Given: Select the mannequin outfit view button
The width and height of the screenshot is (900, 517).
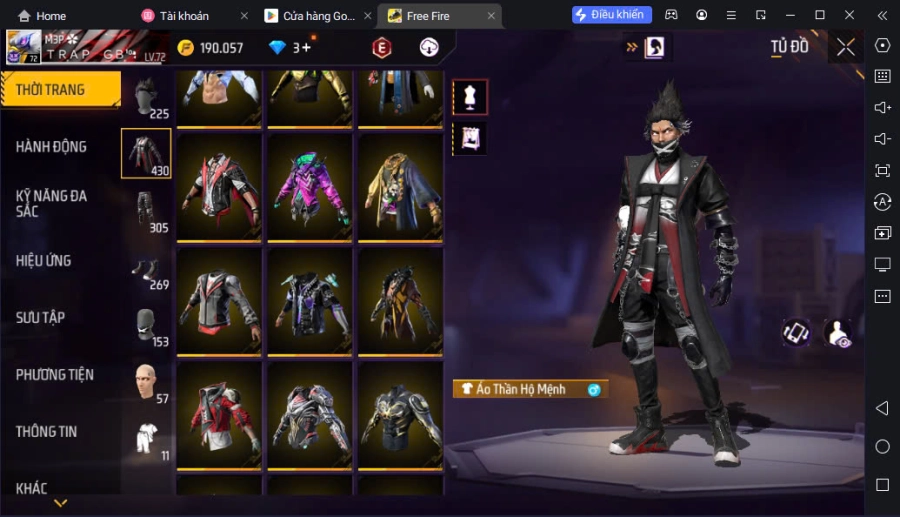Looking at the screenshot, I should pyautogui.click(x=470, y=97).
